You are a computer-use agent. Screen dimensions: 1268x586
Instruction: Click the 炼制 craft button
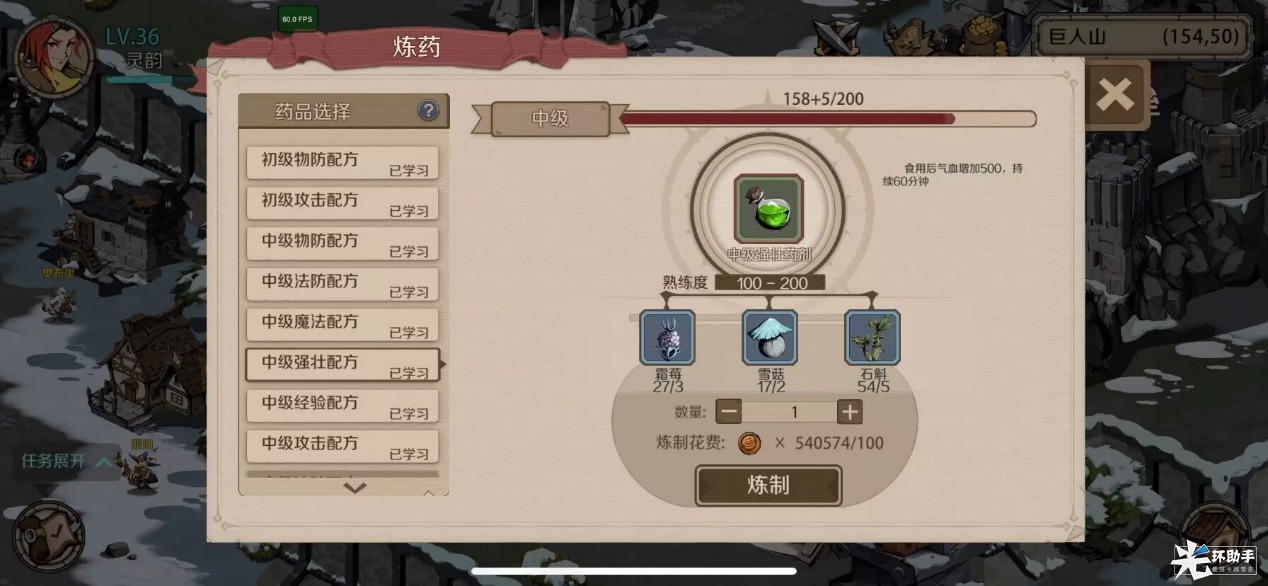coord(768,485)
